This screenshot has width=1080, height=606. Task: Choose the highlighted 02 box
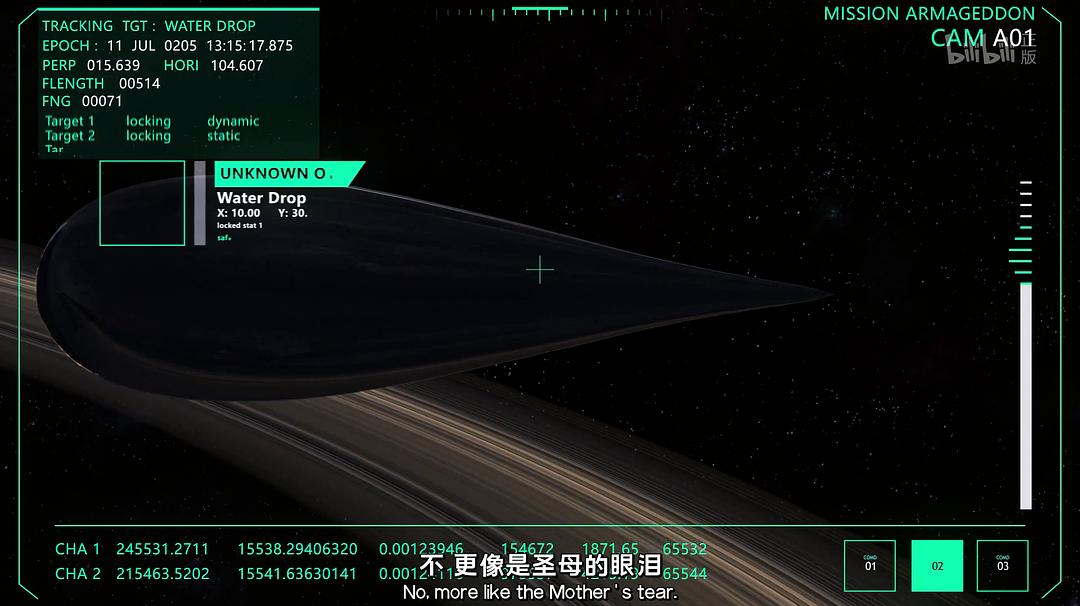[x=937, y=566]
